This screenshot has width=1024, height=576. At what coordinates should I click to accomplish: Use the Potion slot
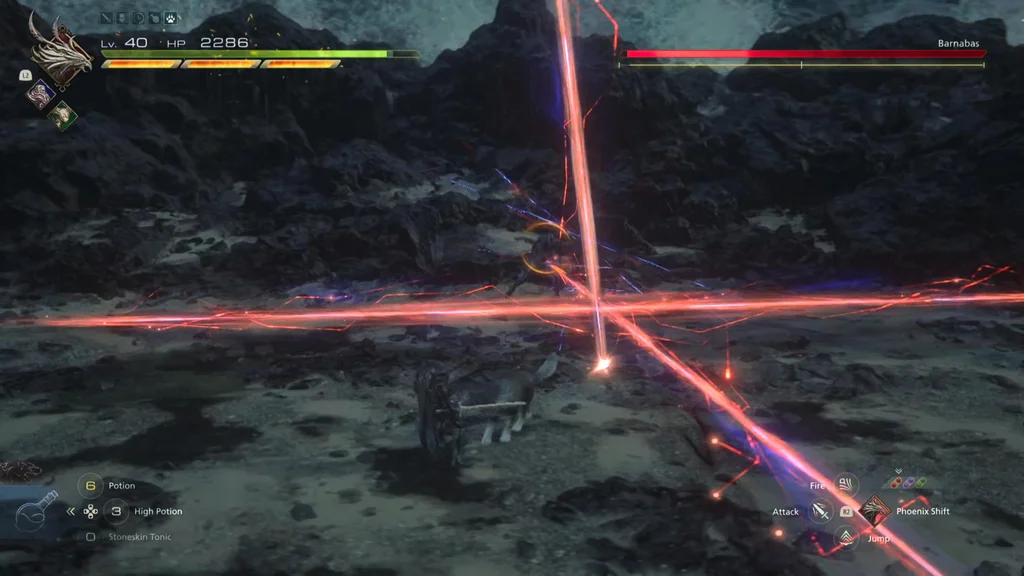tap(91, 486)
